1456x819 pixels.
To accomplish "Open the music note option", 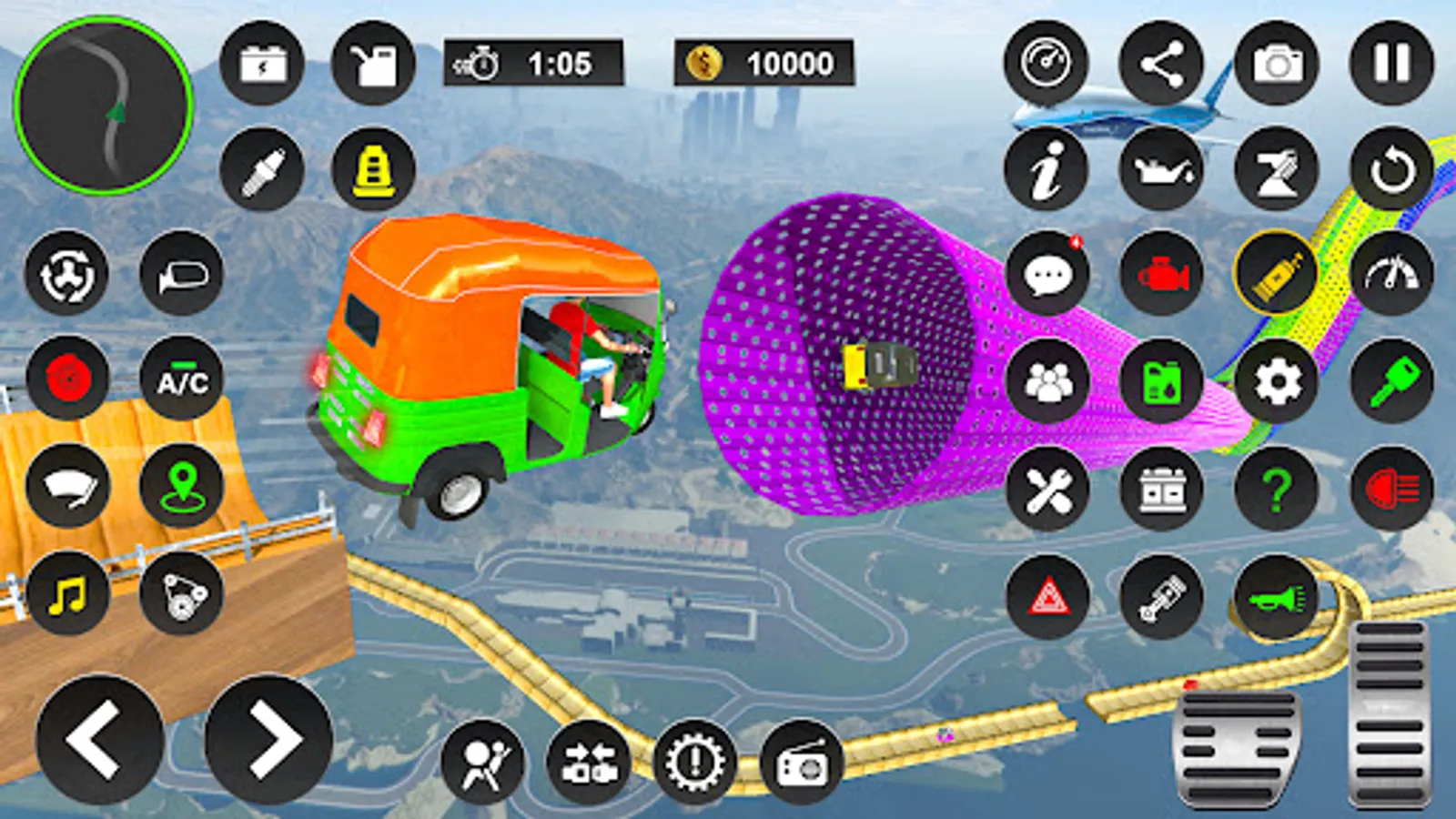I will coord(68,595).
